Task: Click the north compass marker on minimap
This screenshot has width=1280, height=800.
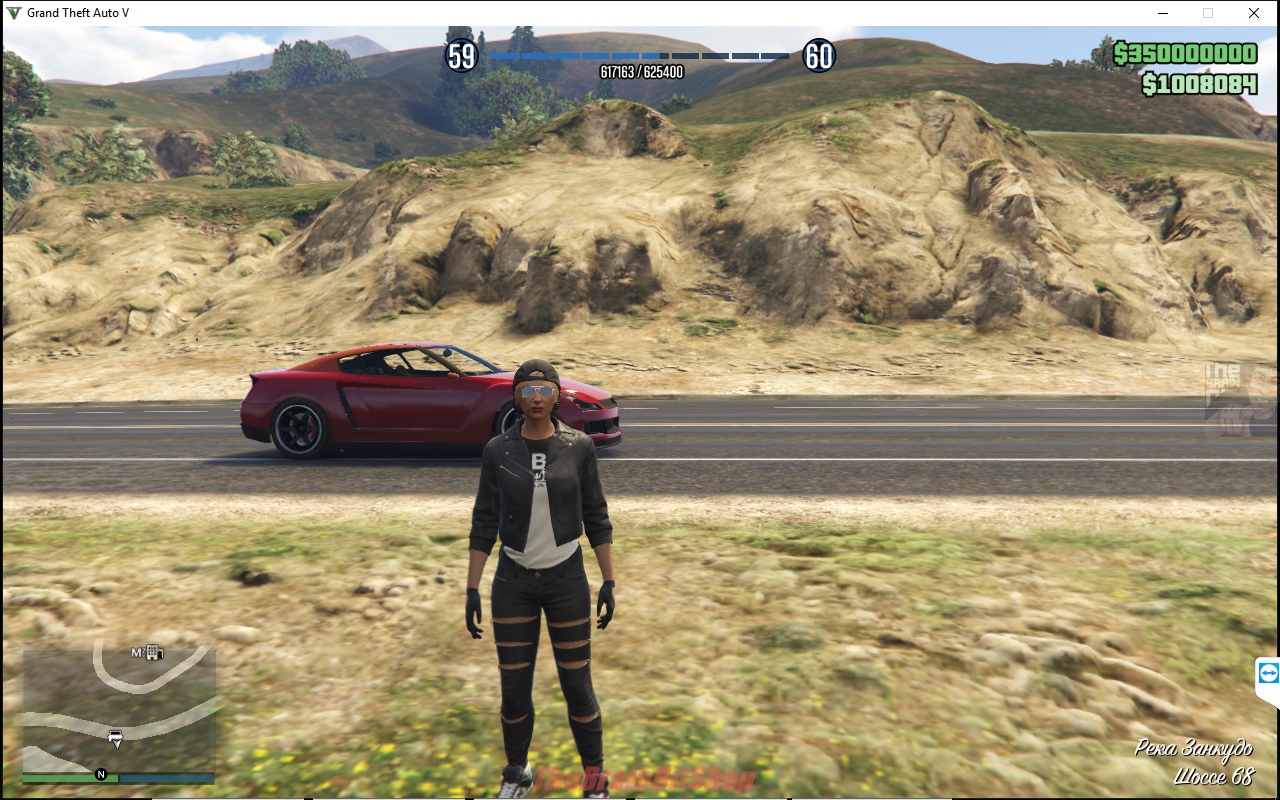Action: 101,774
